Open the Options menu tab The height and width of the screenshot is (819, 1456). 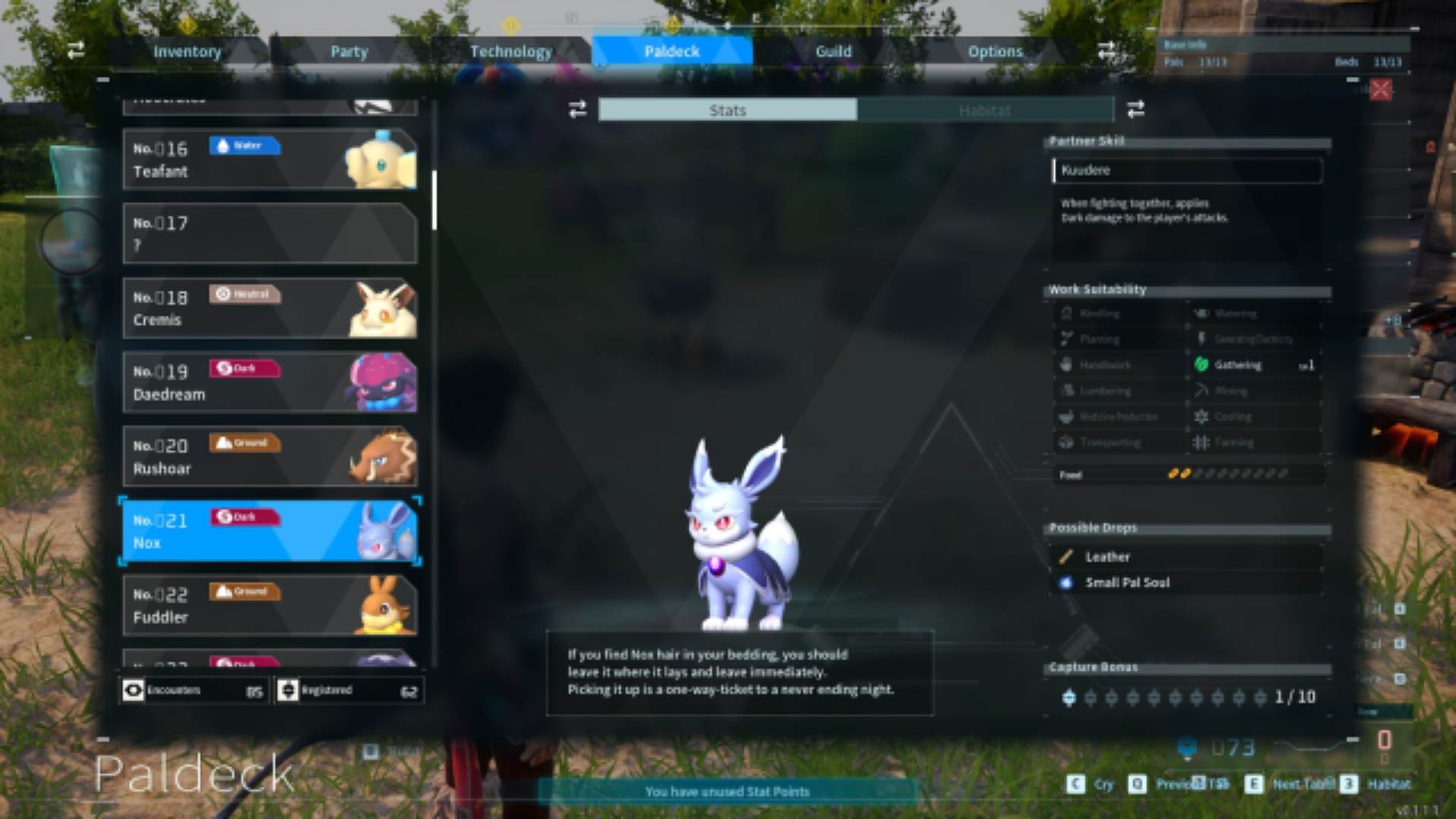tap(994, 51)
